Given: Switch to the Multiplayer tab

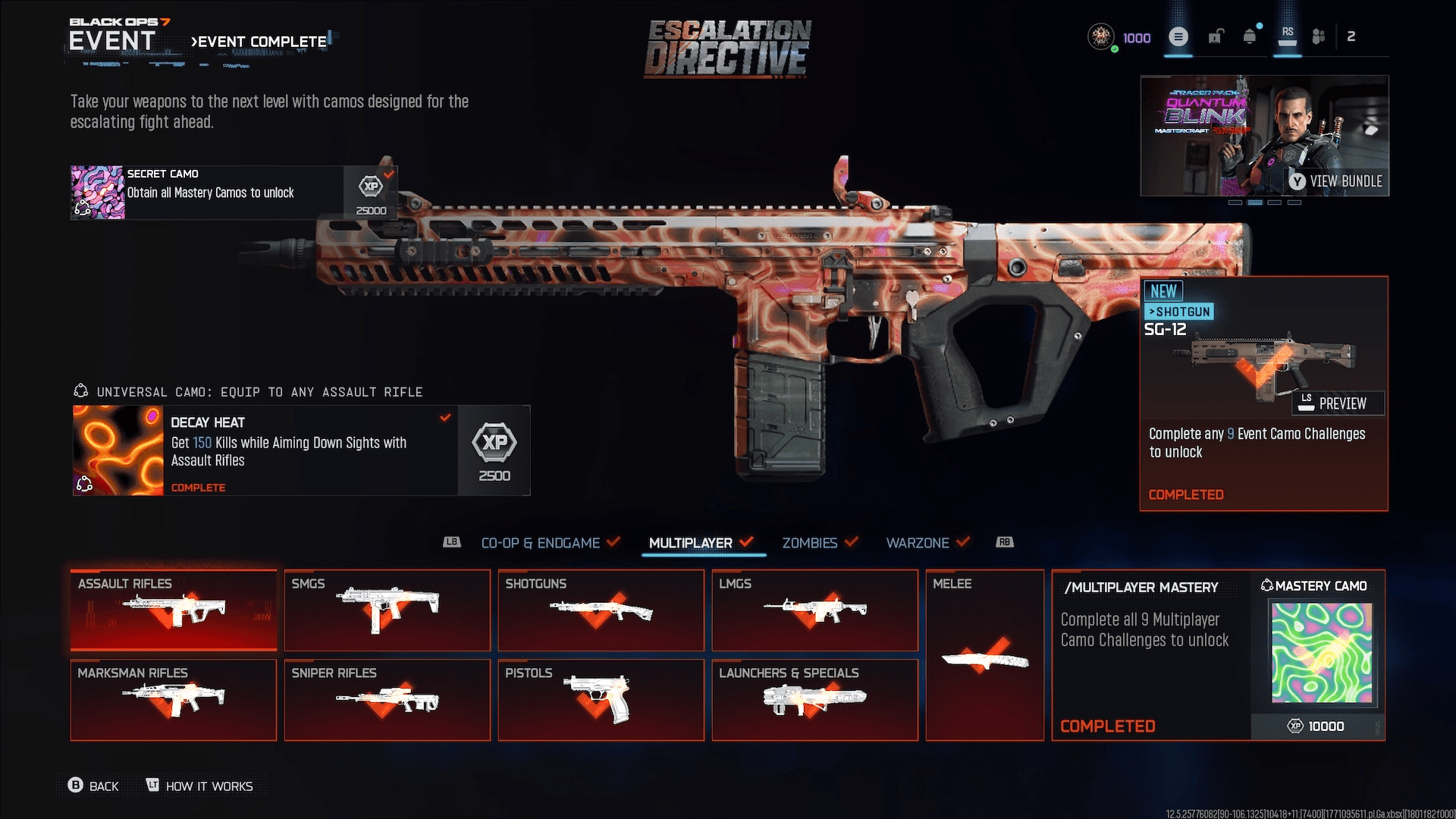Looking at the screenshot, I should [x=691, y=543].
